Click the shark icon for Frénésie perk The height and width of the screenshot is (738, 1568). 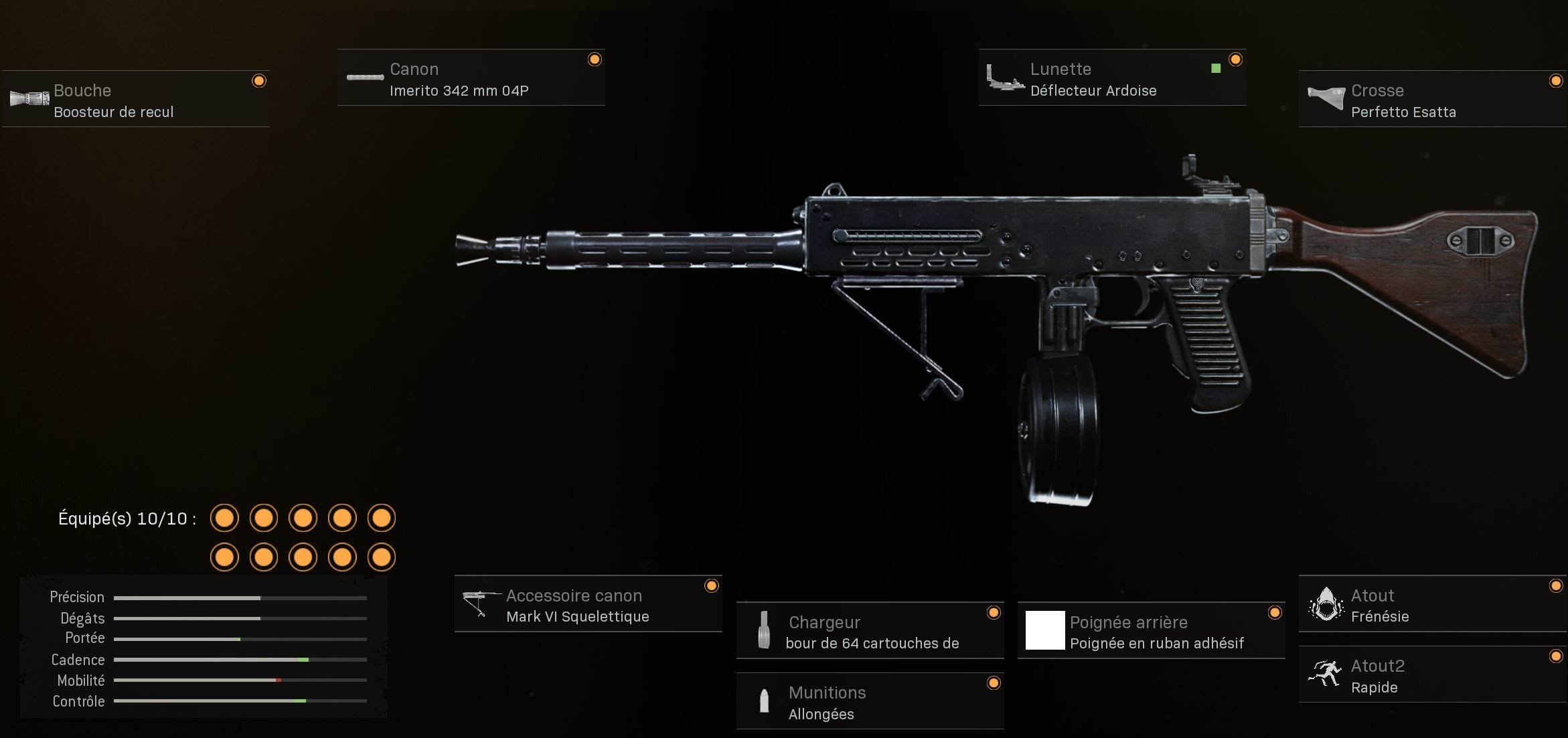[1326, 604]
